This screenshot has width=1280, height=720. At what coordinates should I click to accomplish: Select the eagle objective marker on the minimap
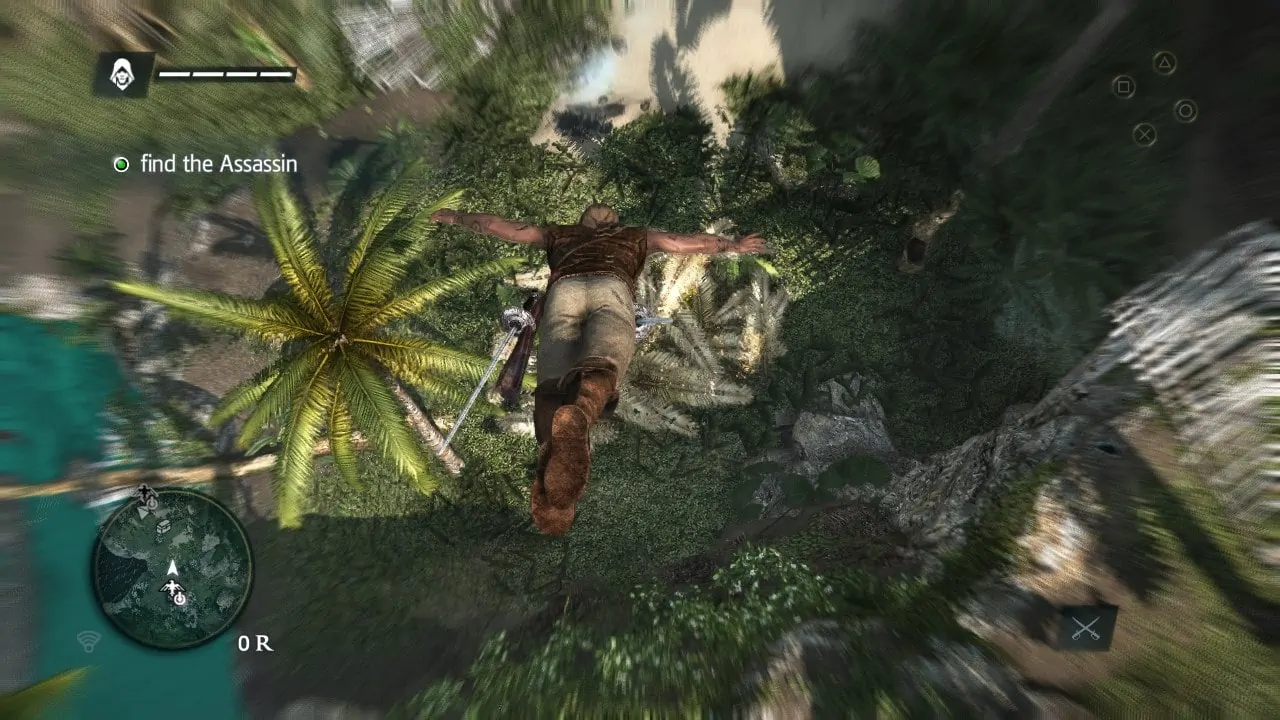172,588
